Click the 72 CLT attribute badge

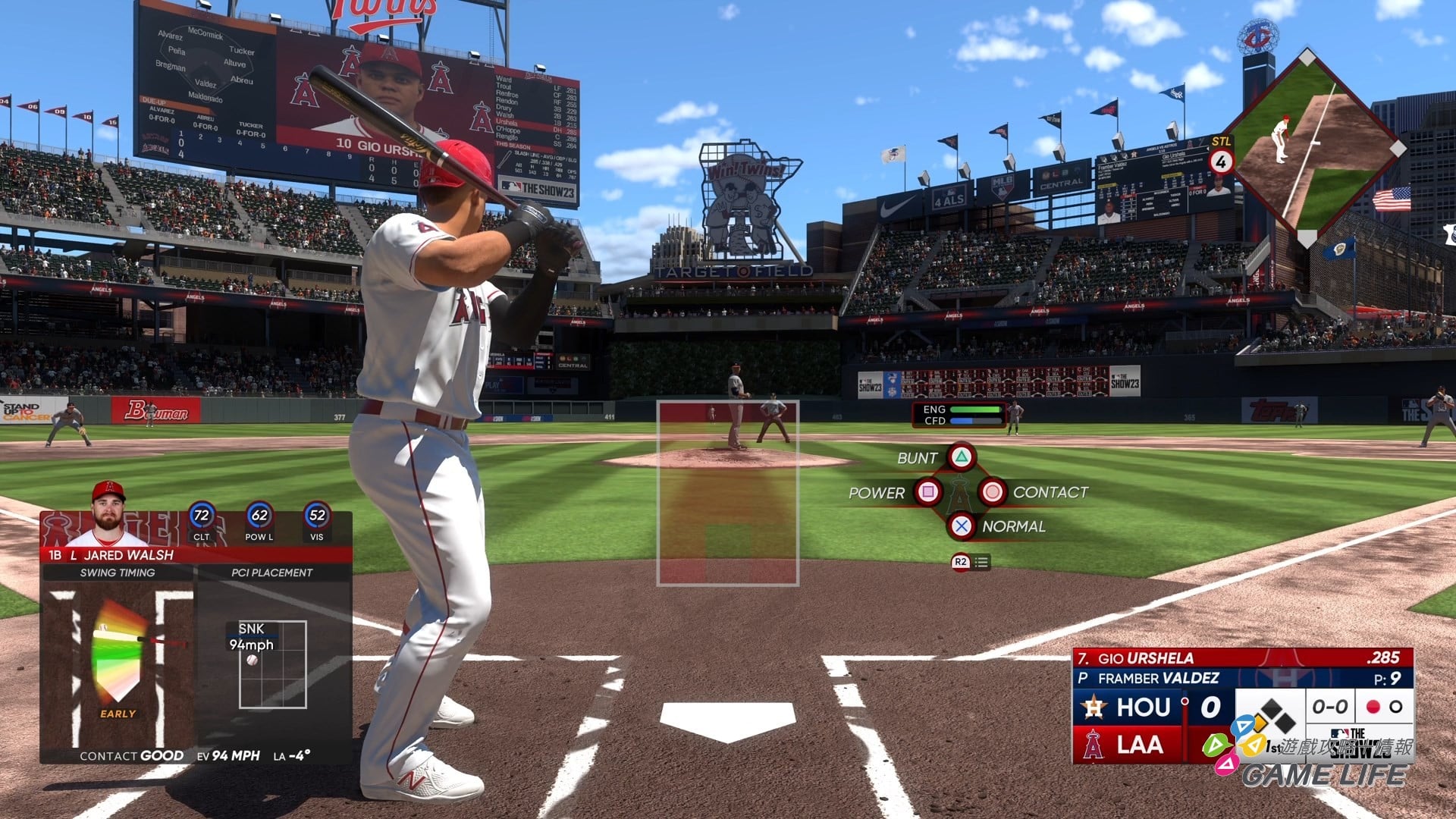(x=201, y=517)
